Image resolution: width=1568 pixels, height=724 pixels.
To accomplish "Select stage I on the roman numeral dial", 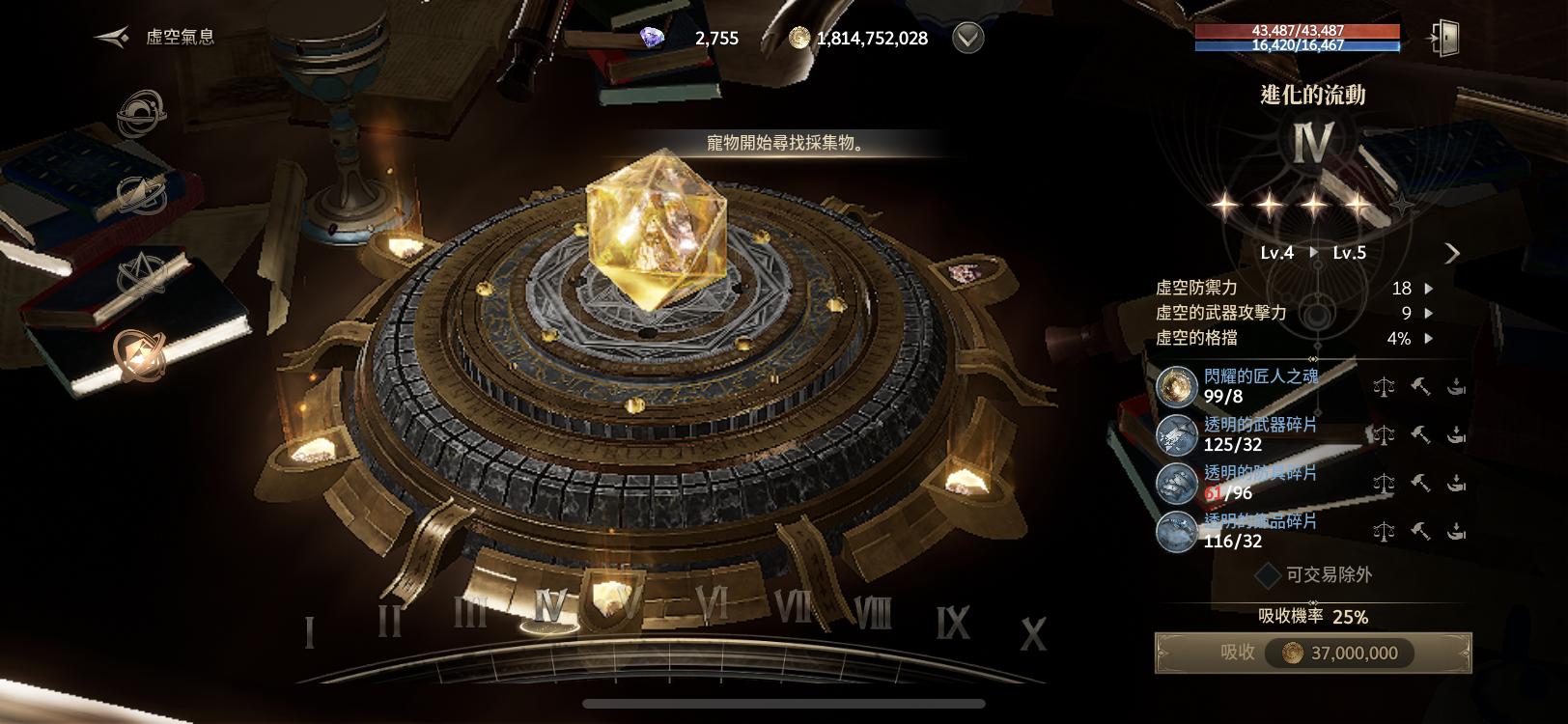I will pyautogui.click(x=309, y=632).
